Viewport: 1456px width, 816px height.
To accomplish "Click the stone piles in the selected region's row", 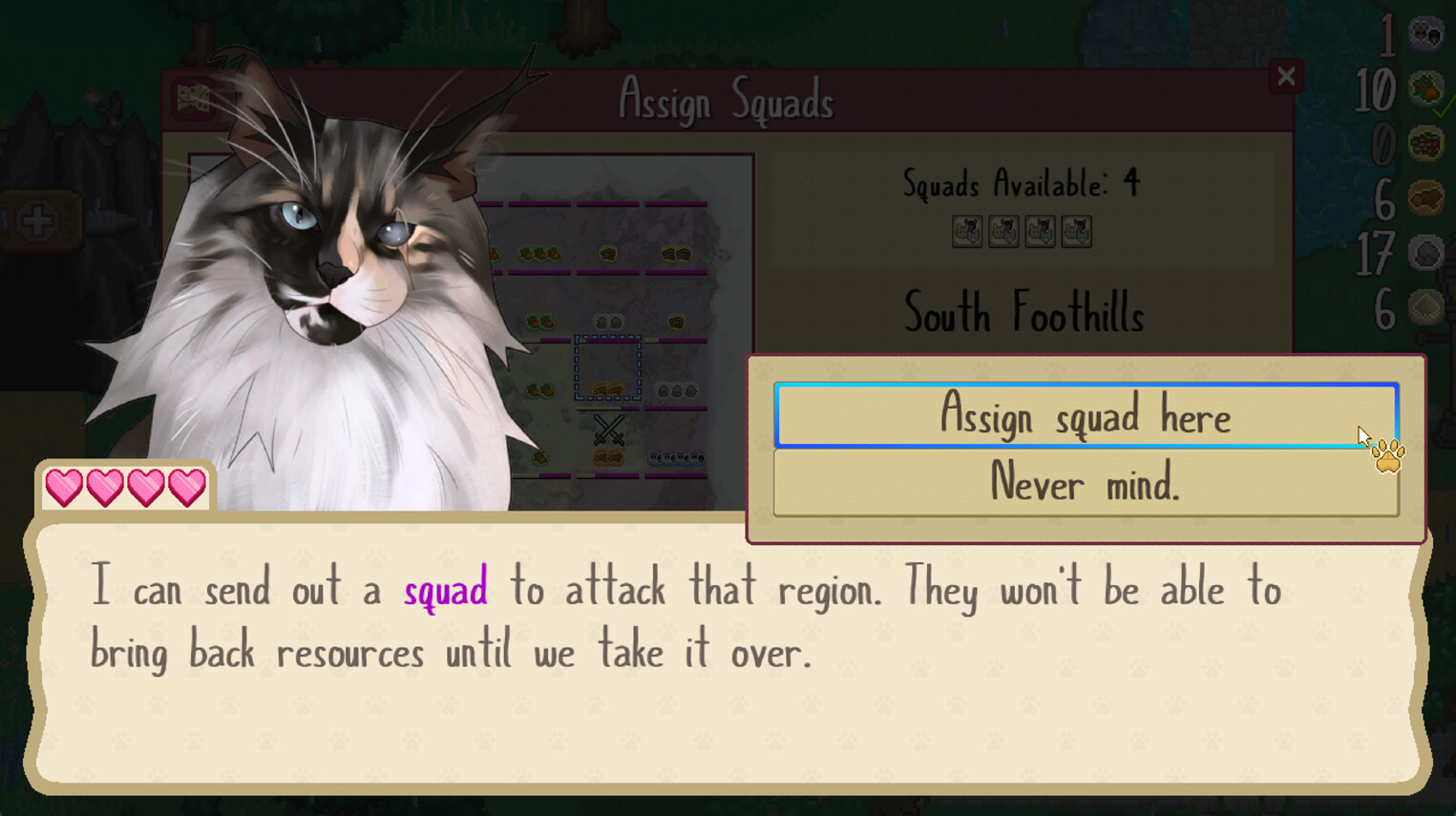I will coord(677,389).
